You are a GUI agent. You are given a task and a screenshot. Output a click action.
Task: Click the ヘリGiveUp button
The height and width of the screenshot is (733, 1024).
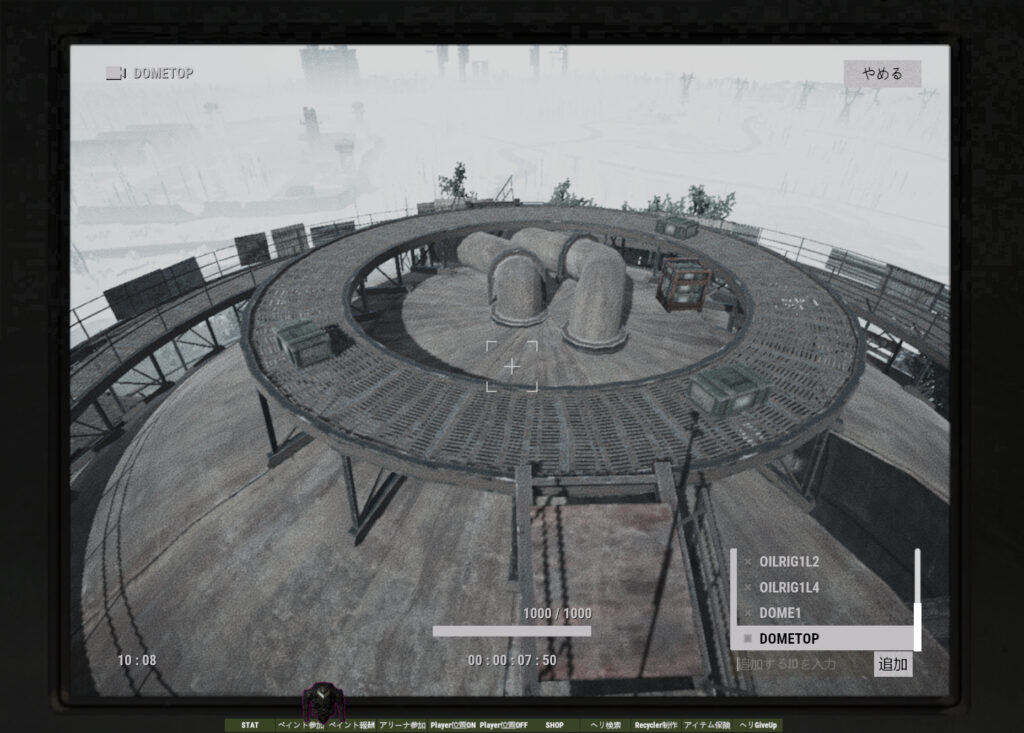tap(758, 725)
